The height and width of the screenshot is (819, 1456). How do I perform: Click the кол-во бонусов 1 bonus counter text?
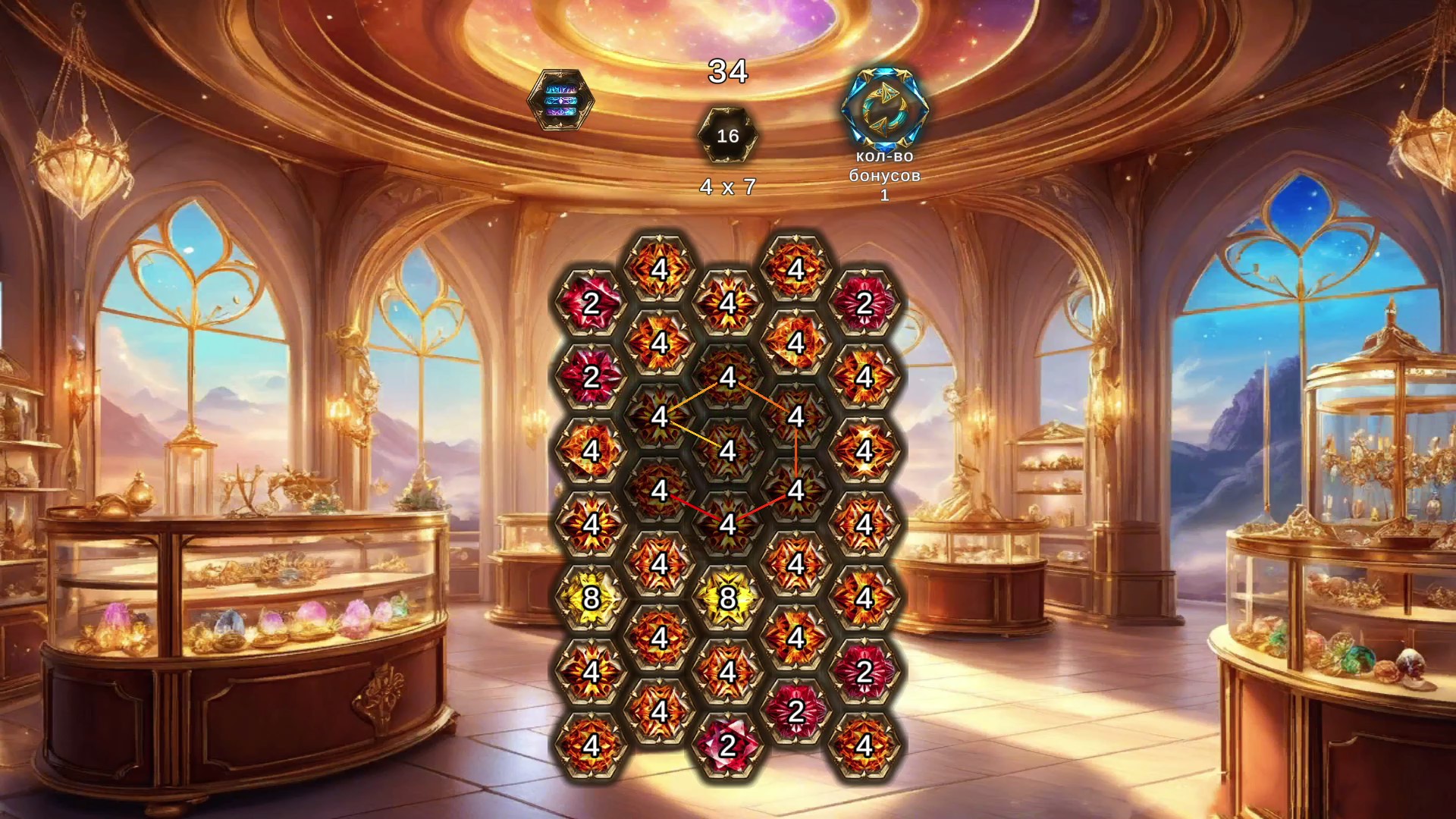click(x=886, y=176)
